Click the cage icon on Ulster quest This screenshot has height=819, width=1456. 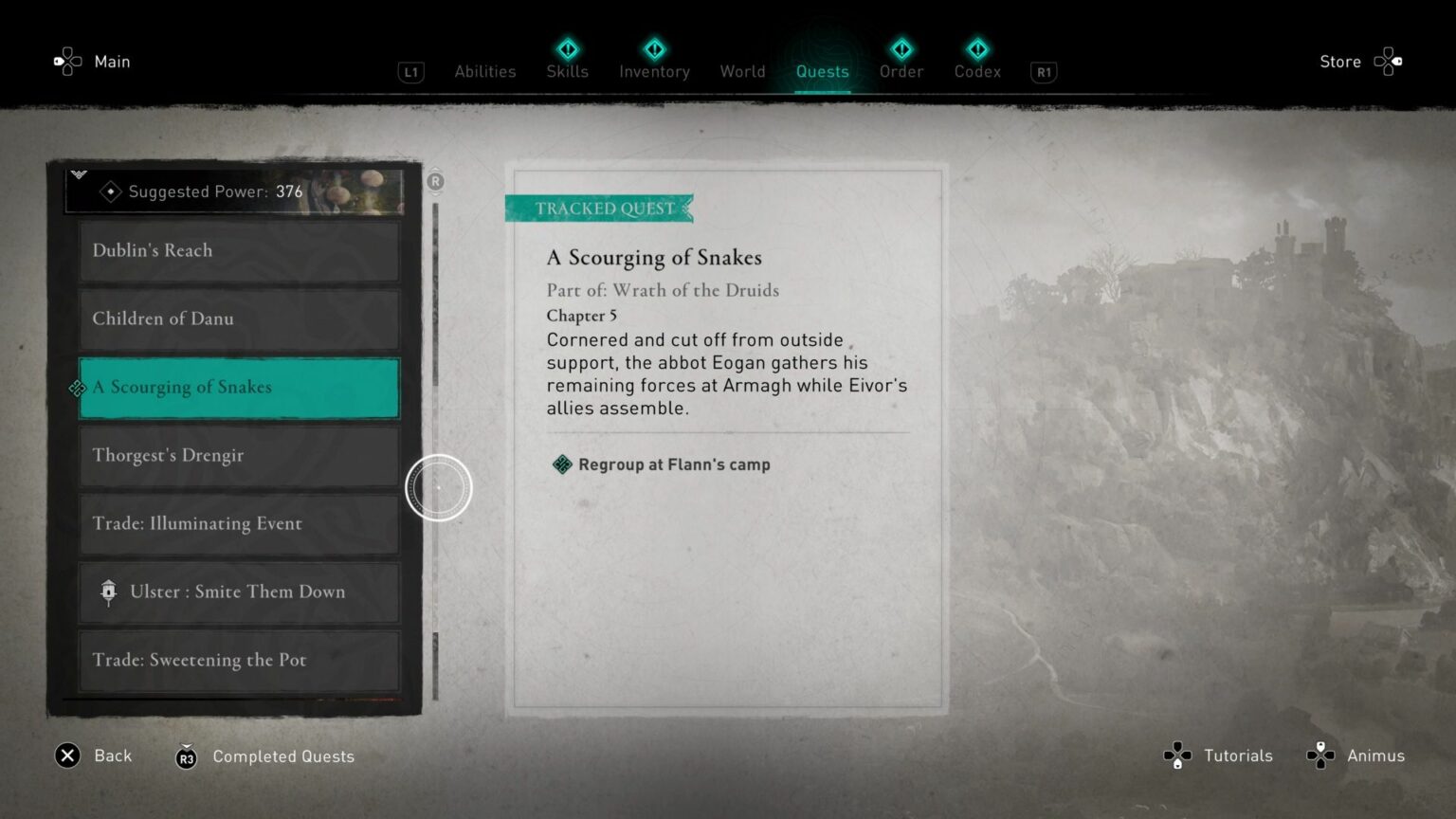[x=108, y=591]
